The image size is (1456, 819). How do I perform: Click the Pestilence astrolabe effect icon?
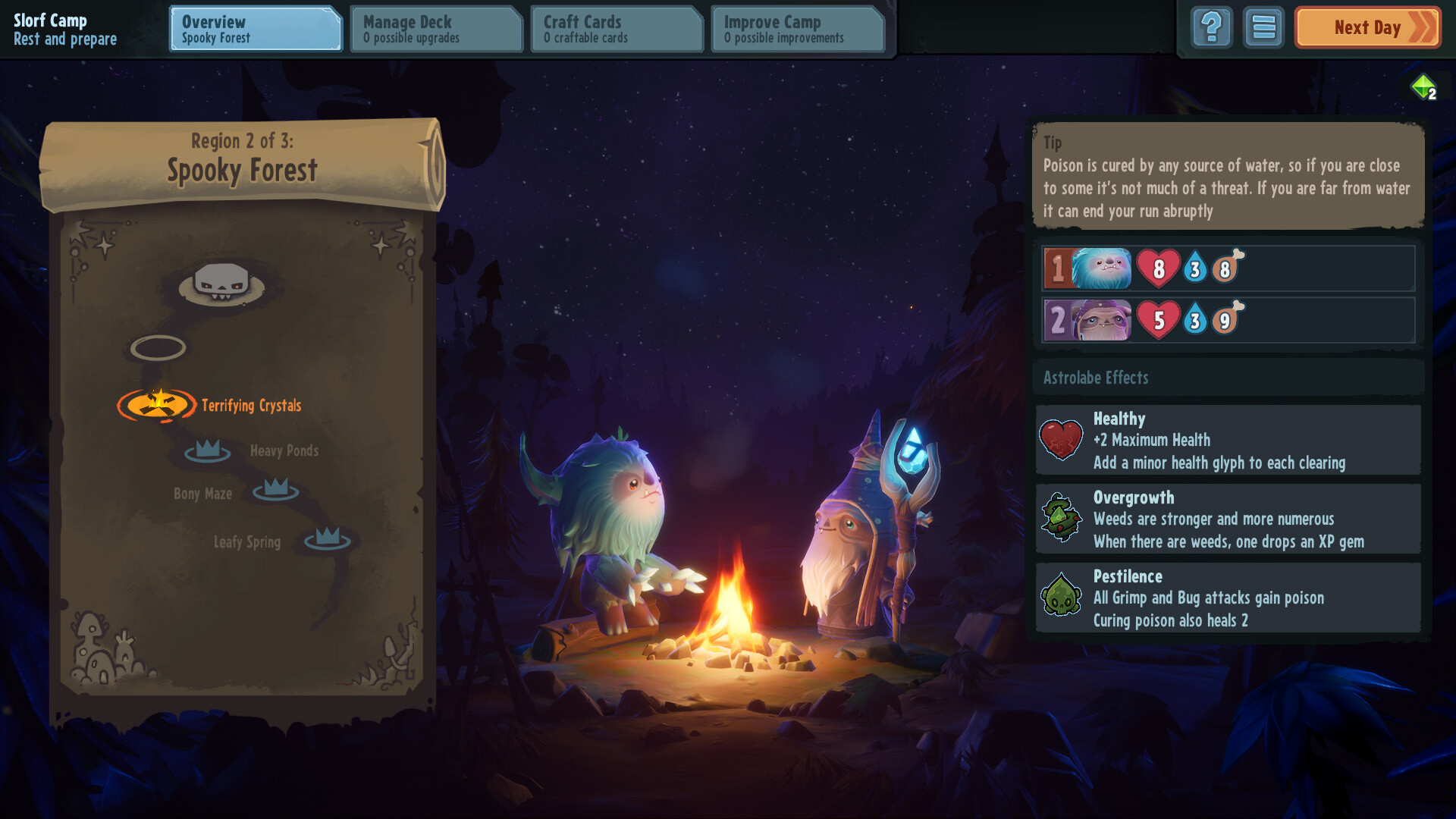pyautogui.click(x=1062, y=598)
